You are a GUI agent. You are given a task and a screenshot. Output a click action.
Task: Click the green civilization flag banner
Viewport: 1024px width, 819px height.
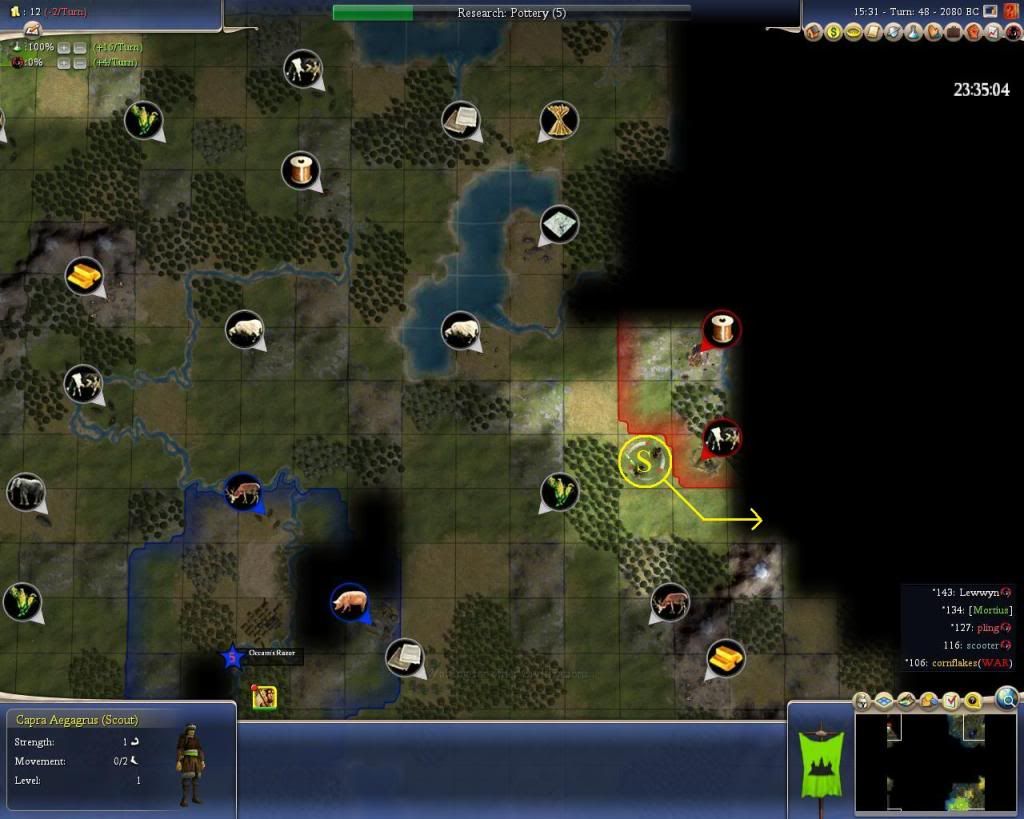pos(820,760)
